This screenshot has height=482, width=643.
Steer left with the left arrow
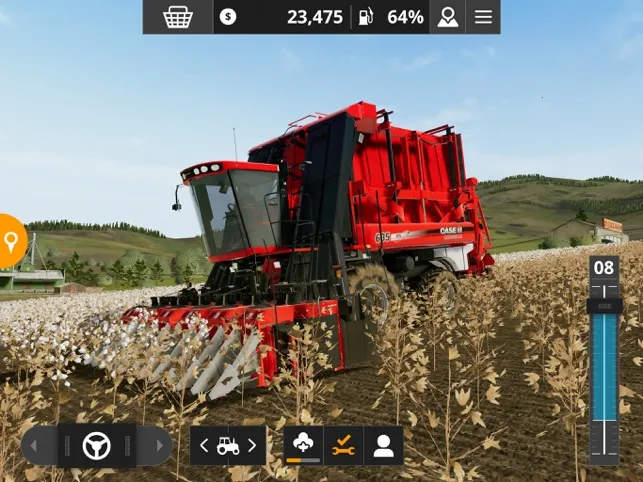coord(38,446)
